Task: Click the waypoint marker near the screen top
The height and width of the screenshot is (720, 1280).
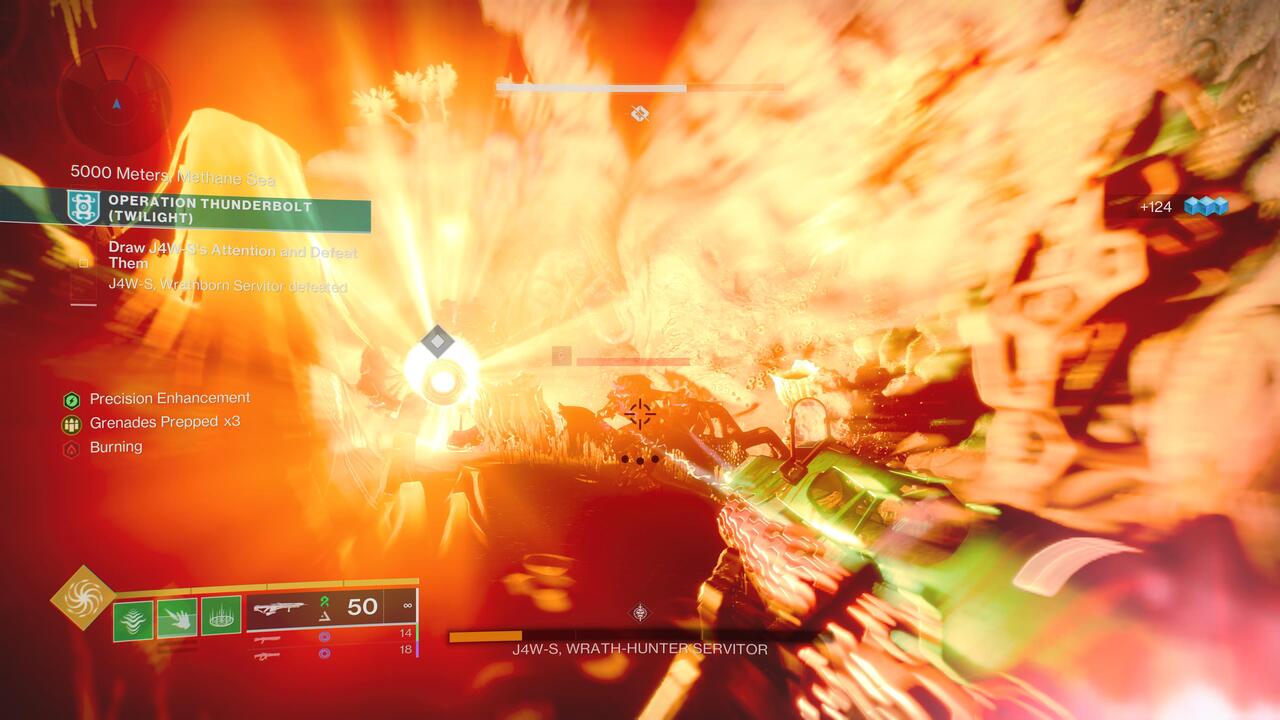Action: tap(637, 114)
